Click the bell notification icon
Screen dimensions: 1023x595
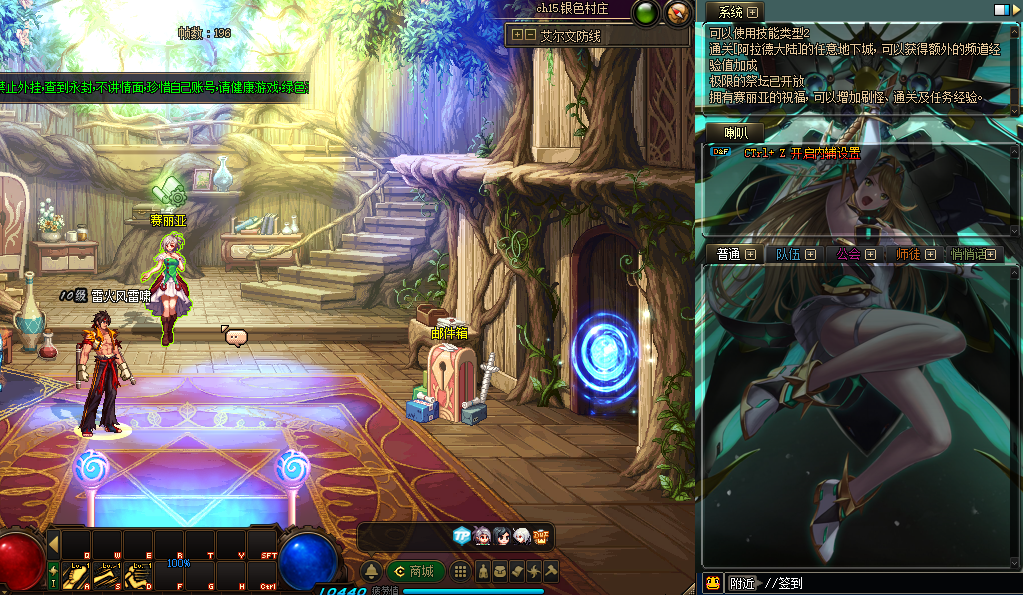pyautogui.click(x=371, y=571)
